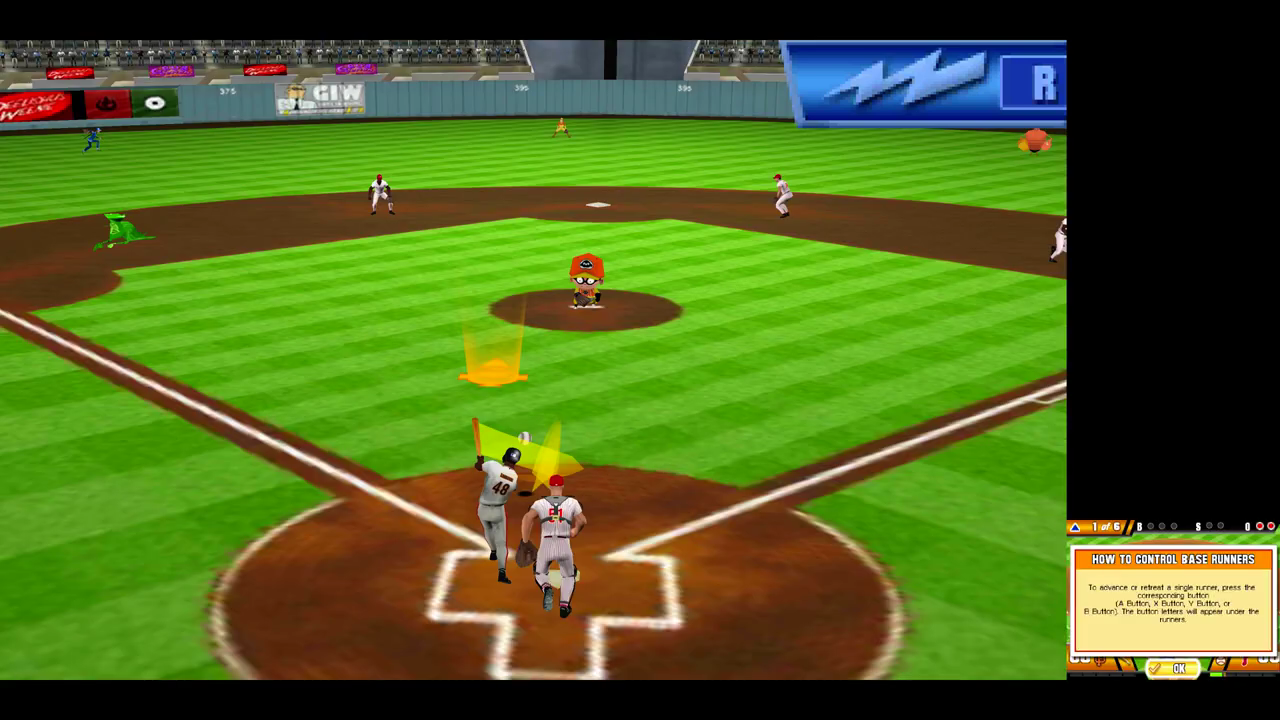Expand the B pitch count section

(x=1138, y=526)
